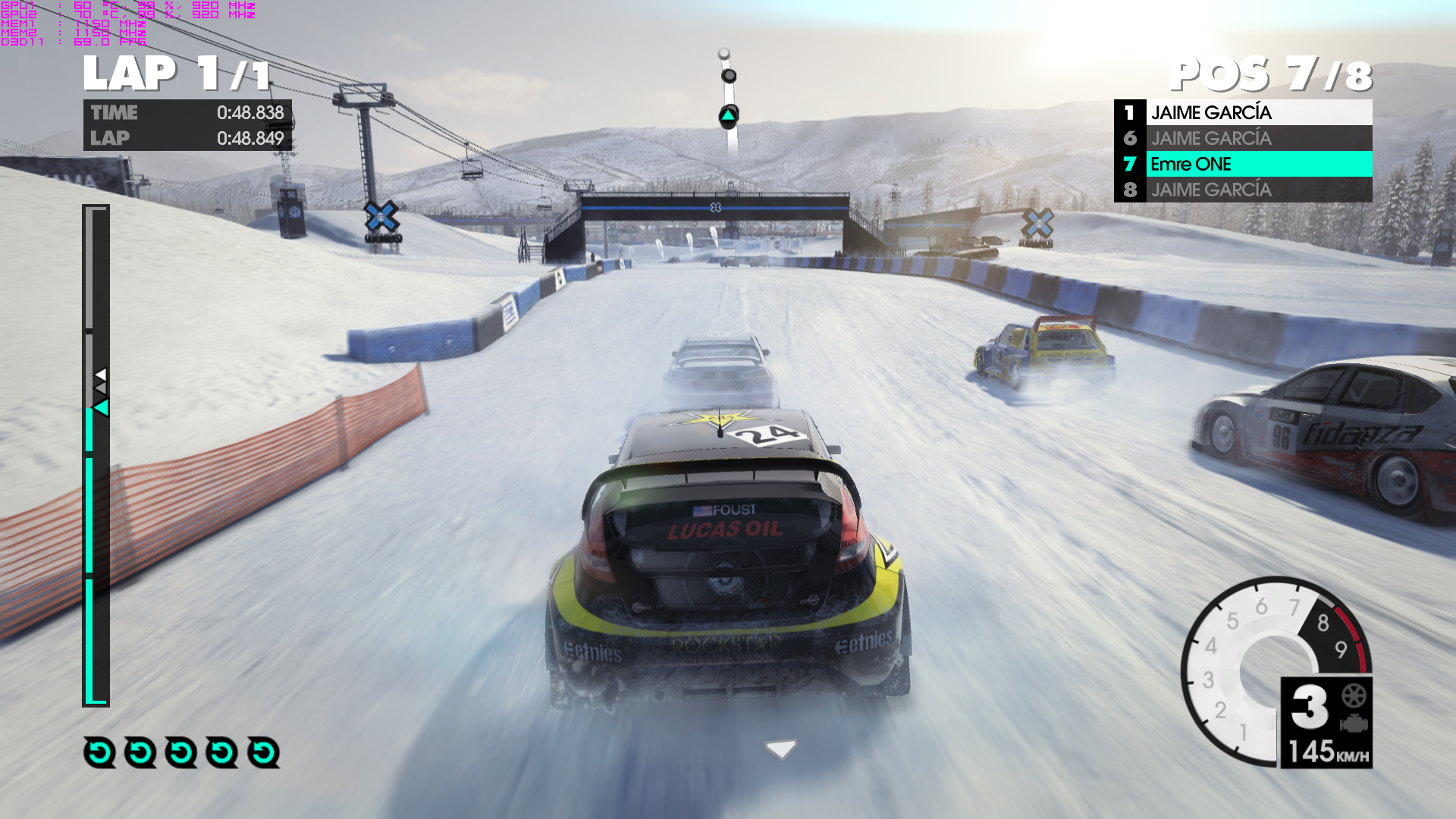Click the engine damage indicator icon
The width and height of the screenshot is (1456, 819).
coord(1354,723)
